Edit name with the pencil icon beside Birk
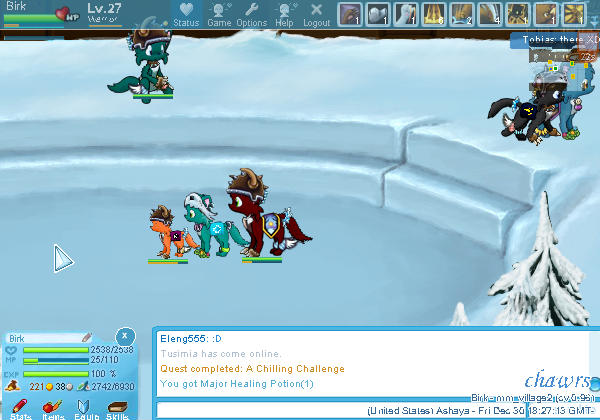Viewport: 600px width, 420px height. point(87,338)
